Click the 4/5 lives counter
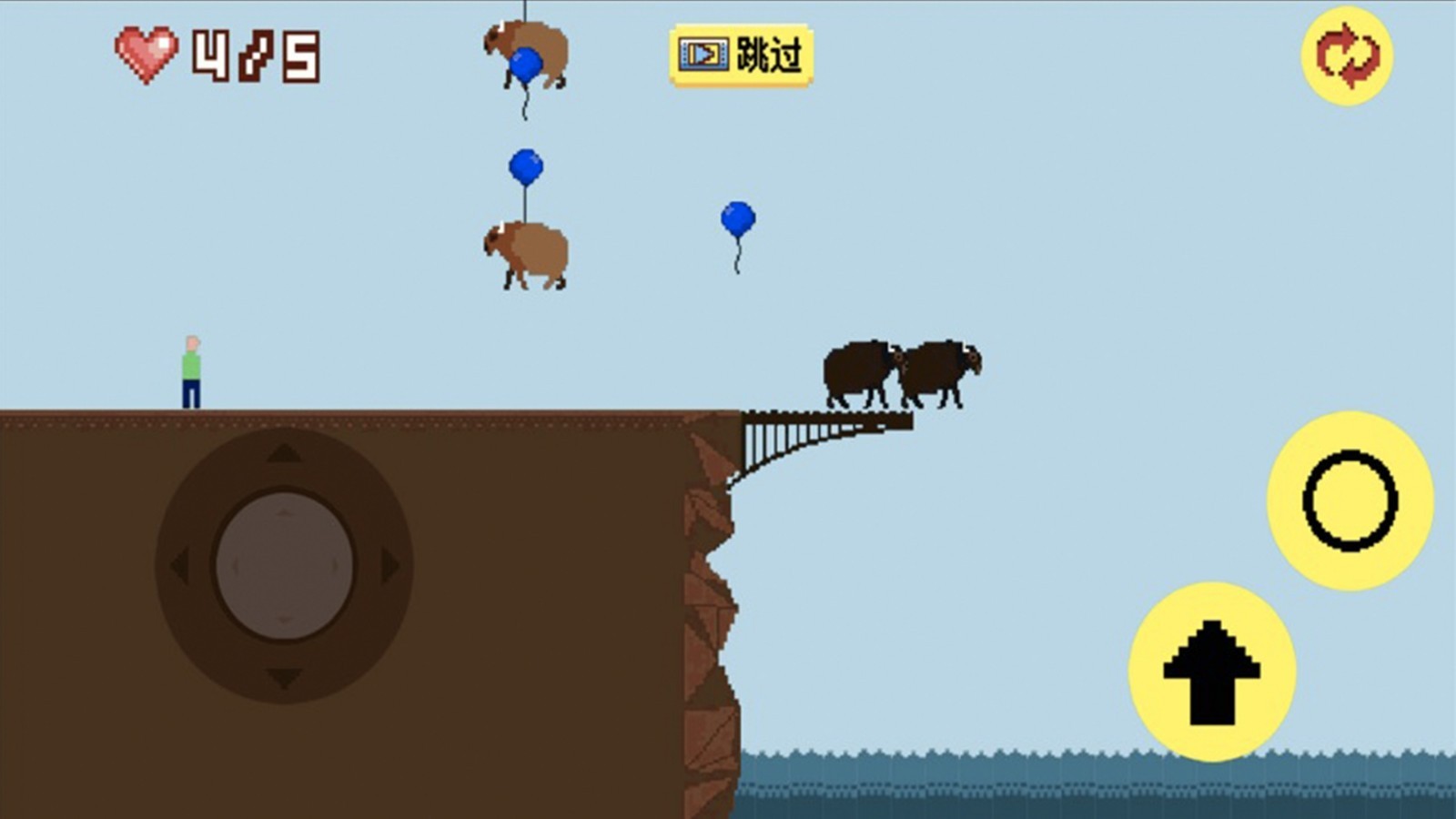The height and width of the screenshot is (819, 1456). 255,55
